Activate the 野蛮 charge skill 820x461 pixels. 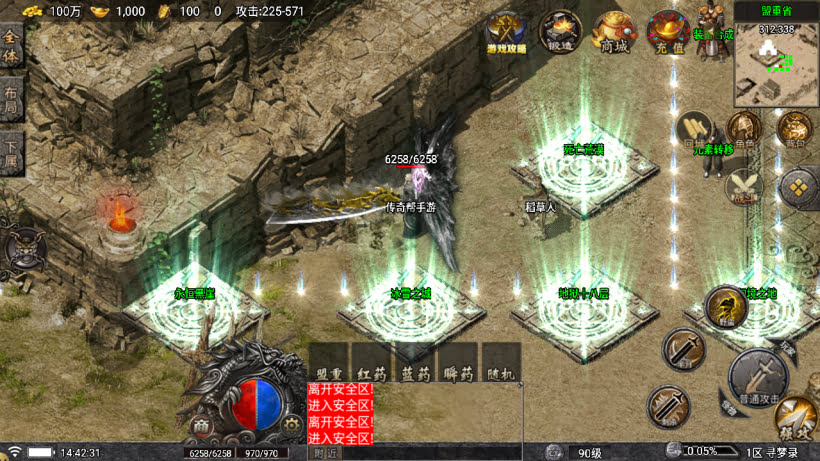click(x=724, y=306)
